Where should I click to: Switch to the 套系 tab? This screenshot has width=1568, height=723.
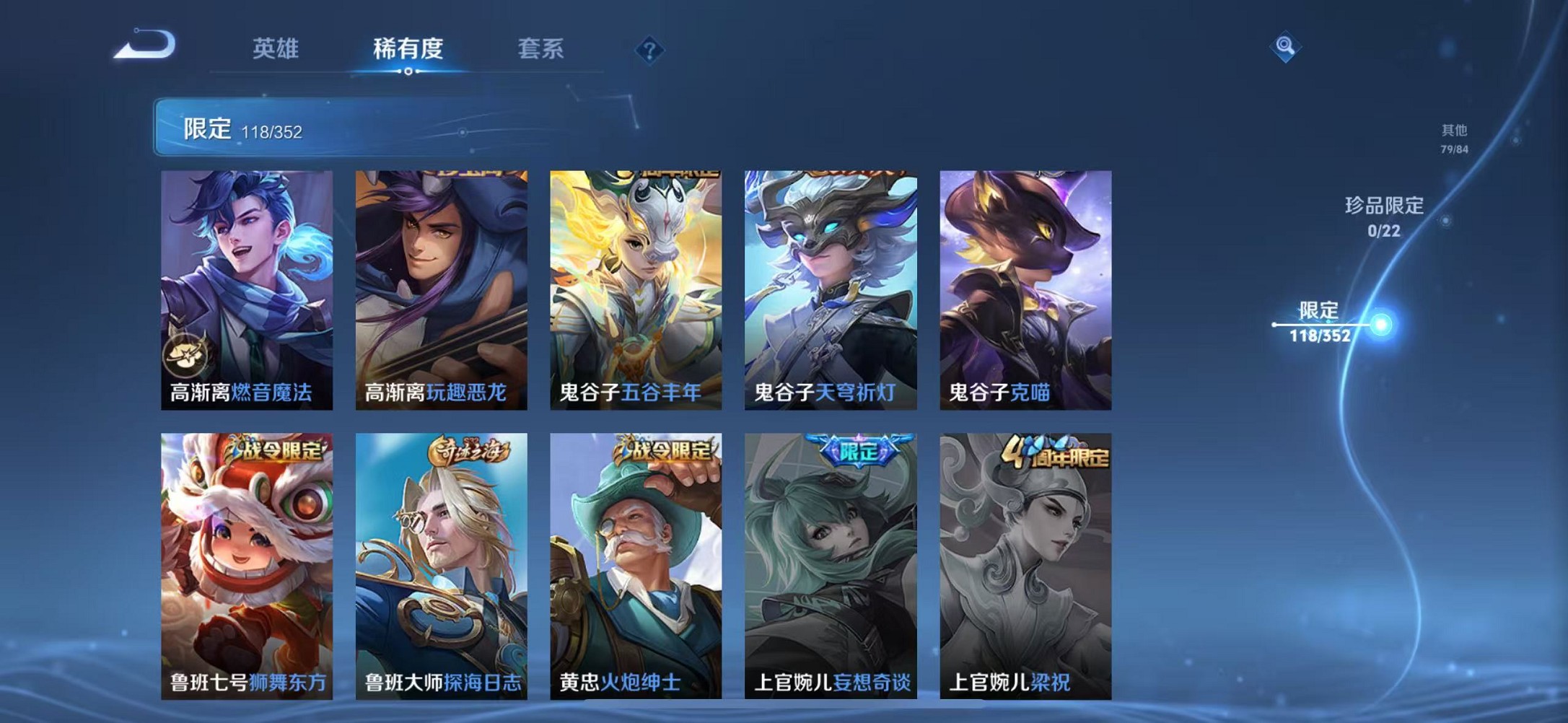coord(540,48)
